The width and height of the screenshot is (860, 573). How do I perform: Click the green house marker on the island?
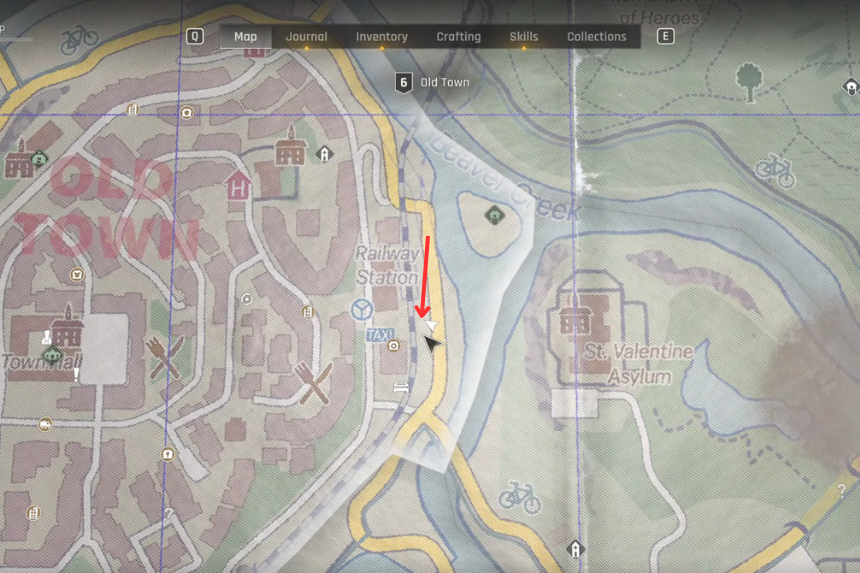click(x=492, y=214)
